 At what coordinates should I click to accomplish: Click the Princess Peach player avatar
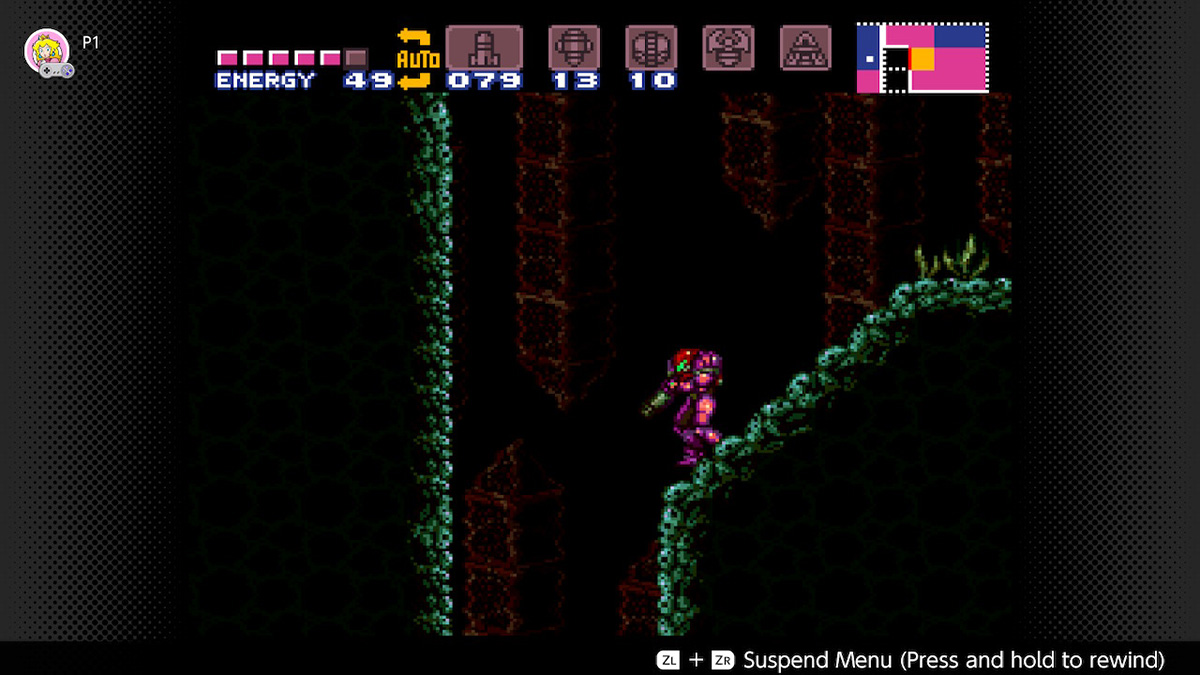click(46, 51)
